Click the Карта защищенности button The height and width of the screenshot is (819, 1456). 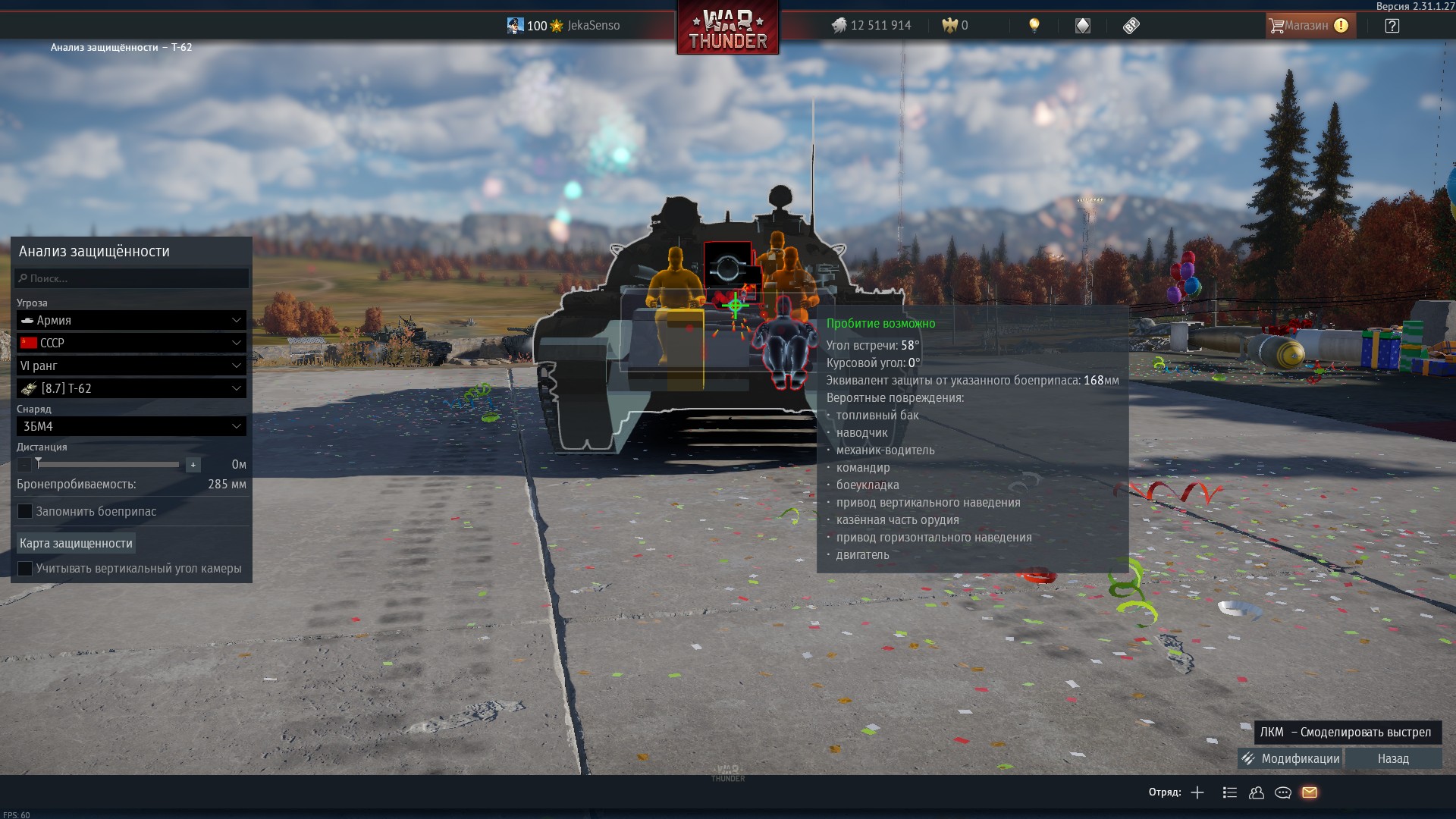click(76, 543)
